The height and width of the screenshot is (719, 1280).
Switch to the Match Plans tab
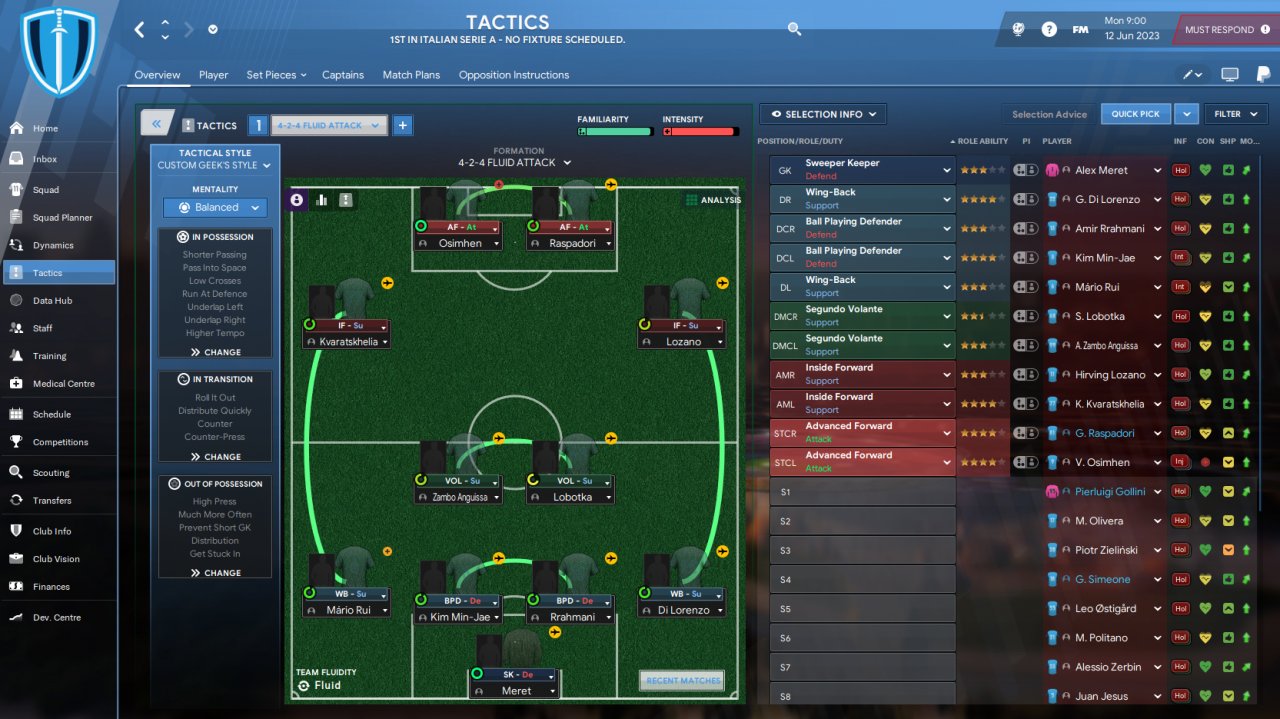coord(411,75)
